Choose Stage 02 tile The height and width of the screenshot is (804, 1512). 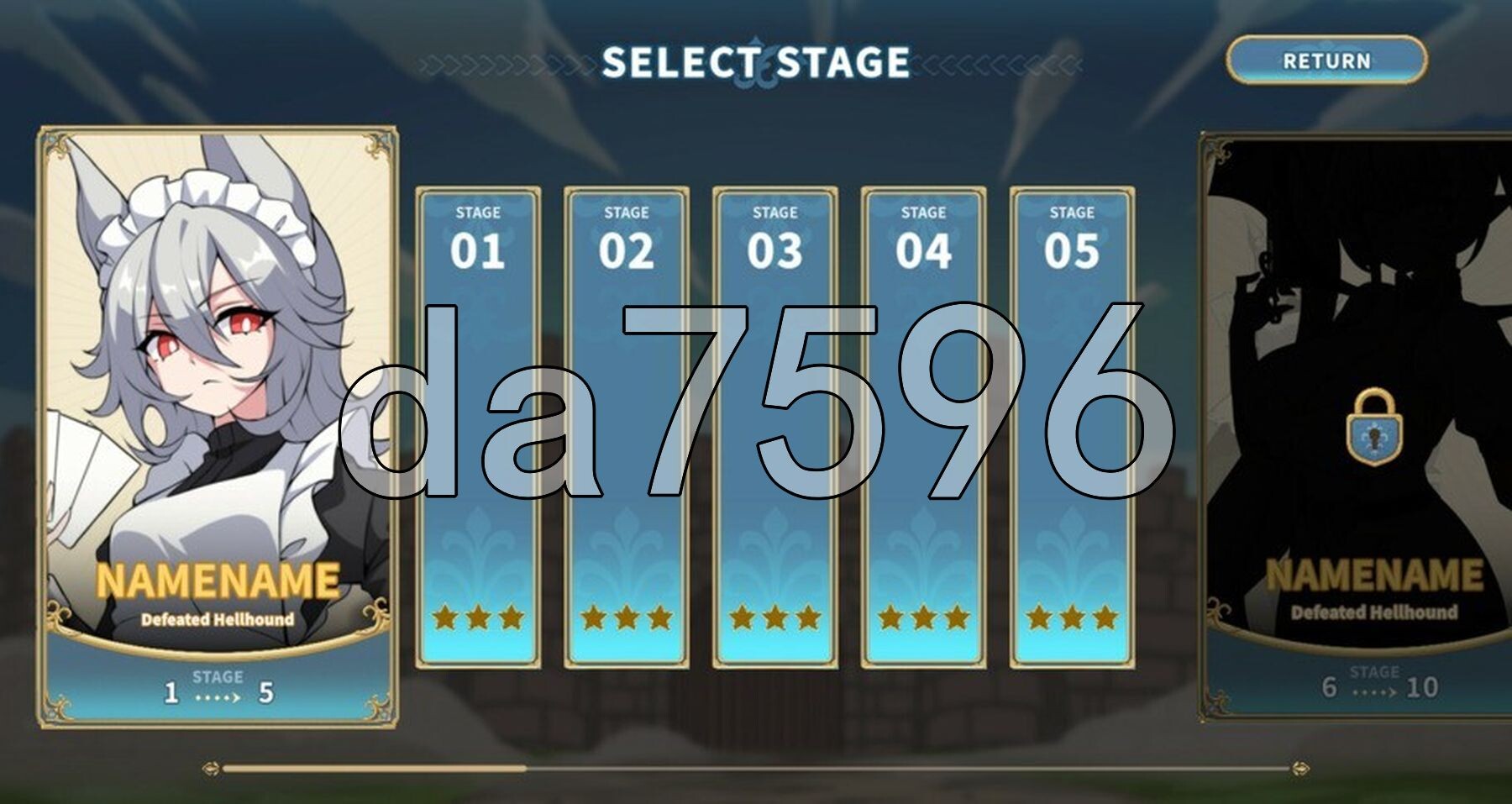[x=627, y=427]
